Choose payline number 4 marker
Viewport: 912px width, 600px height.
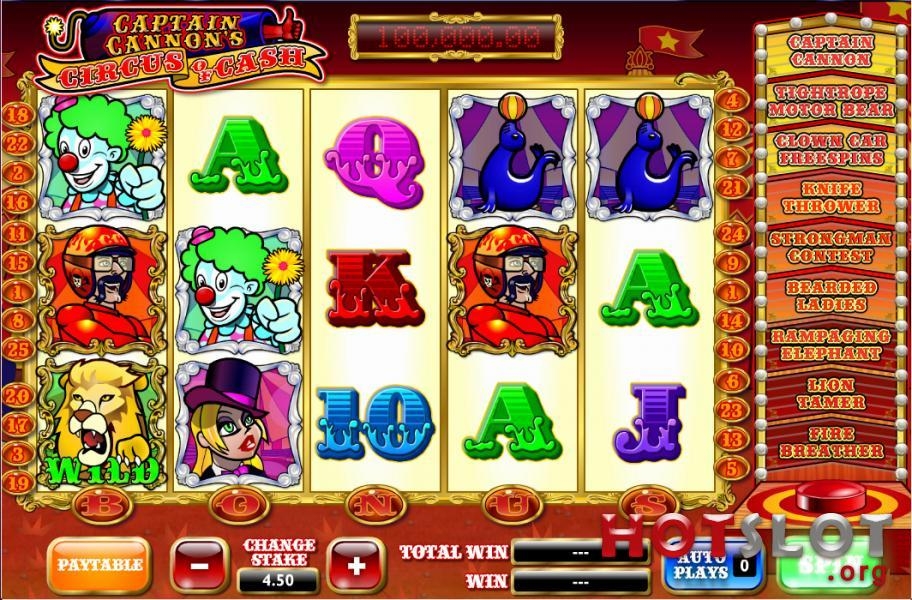[732, 101]
